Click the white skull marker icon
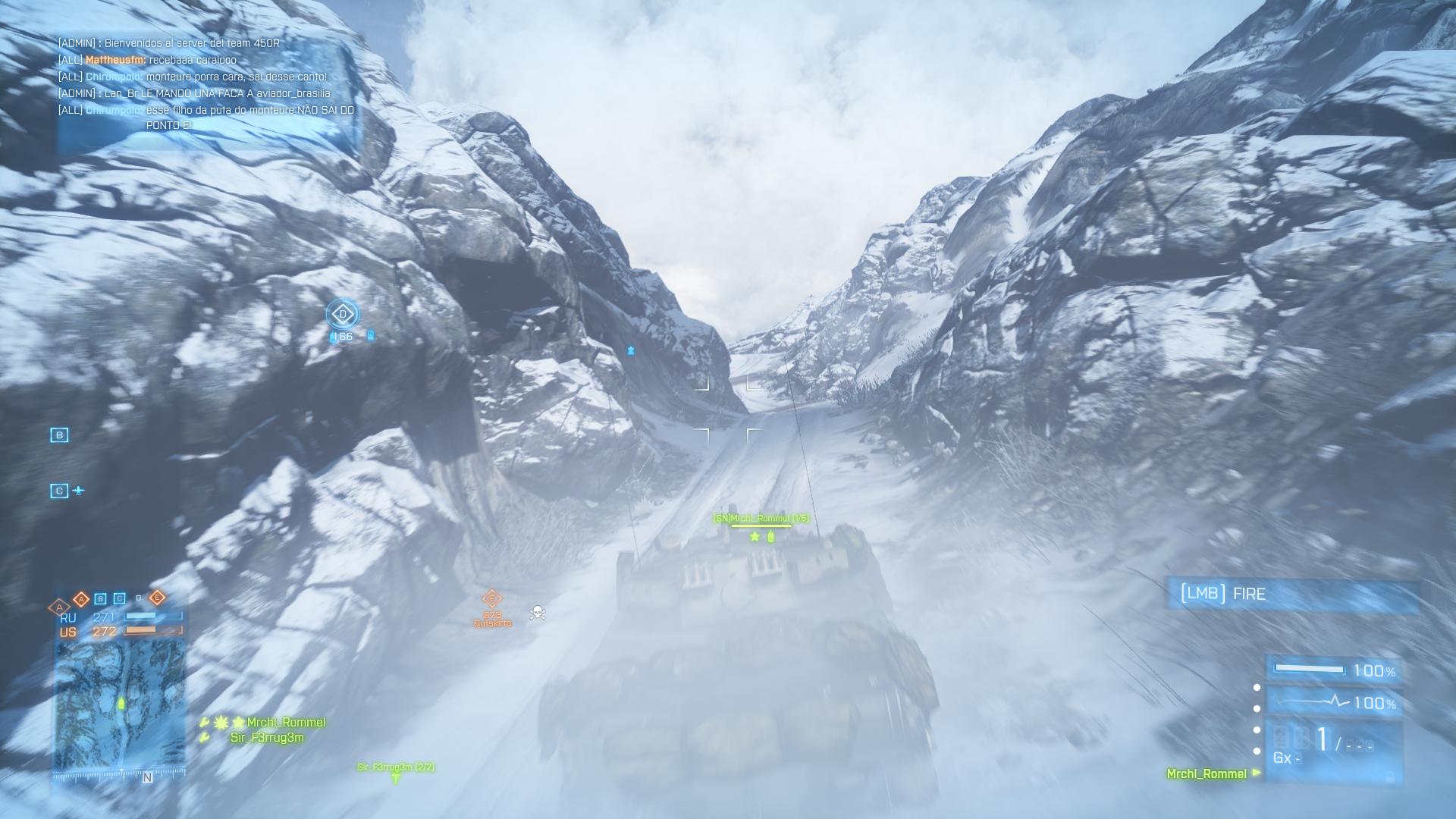The width and height of the screenshot is (1456, 819). pyautogui.click(x=537, y=612)
